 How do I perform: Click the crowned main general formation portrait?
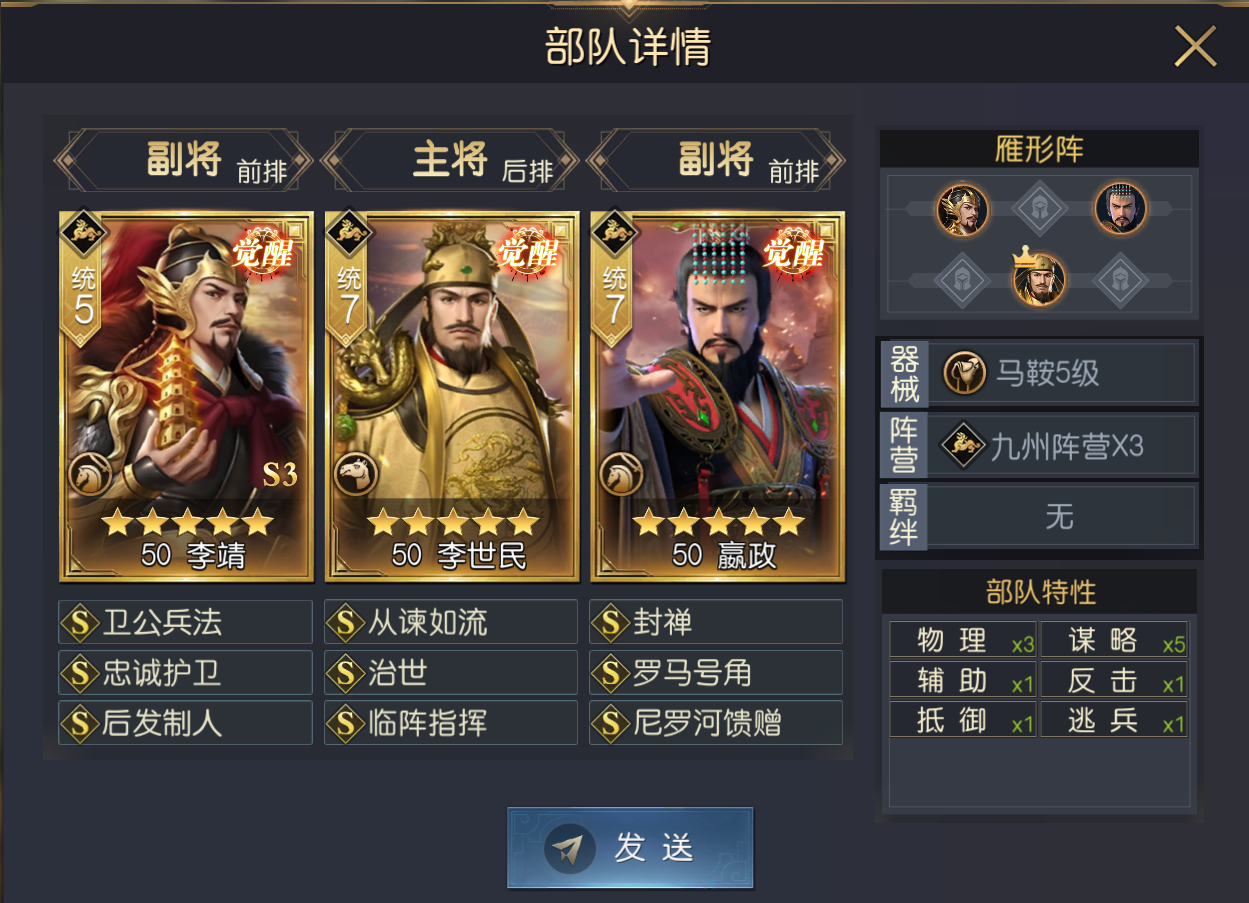1040,278
